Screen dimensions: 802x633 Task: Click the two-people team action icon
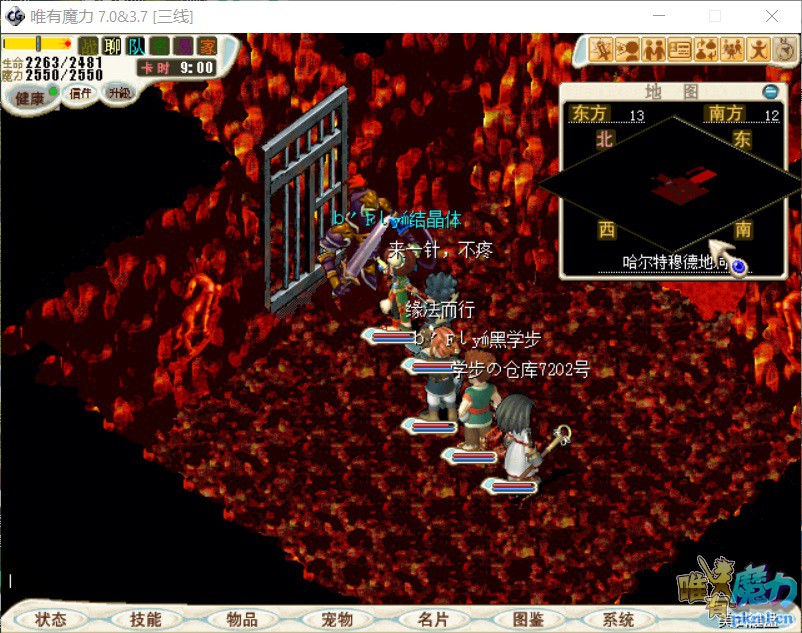pos(654,49)
